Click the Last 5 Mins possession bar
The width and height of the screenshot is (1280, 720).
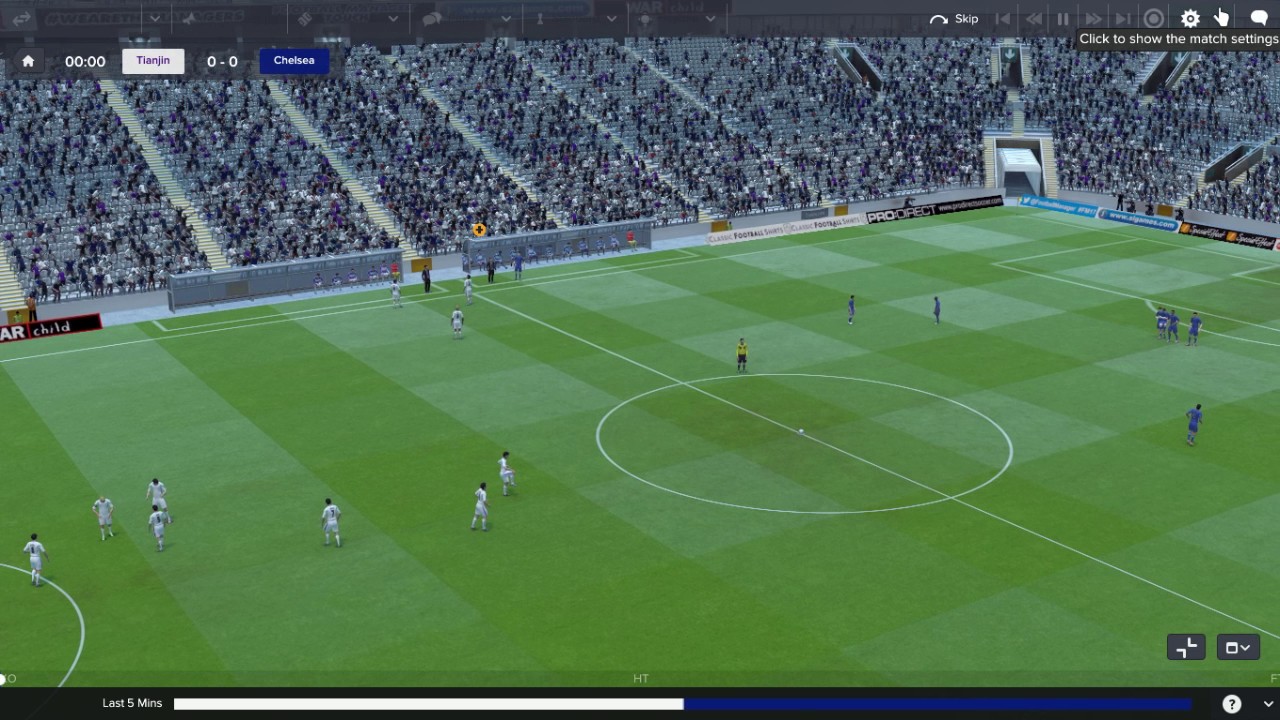[682, 704]
